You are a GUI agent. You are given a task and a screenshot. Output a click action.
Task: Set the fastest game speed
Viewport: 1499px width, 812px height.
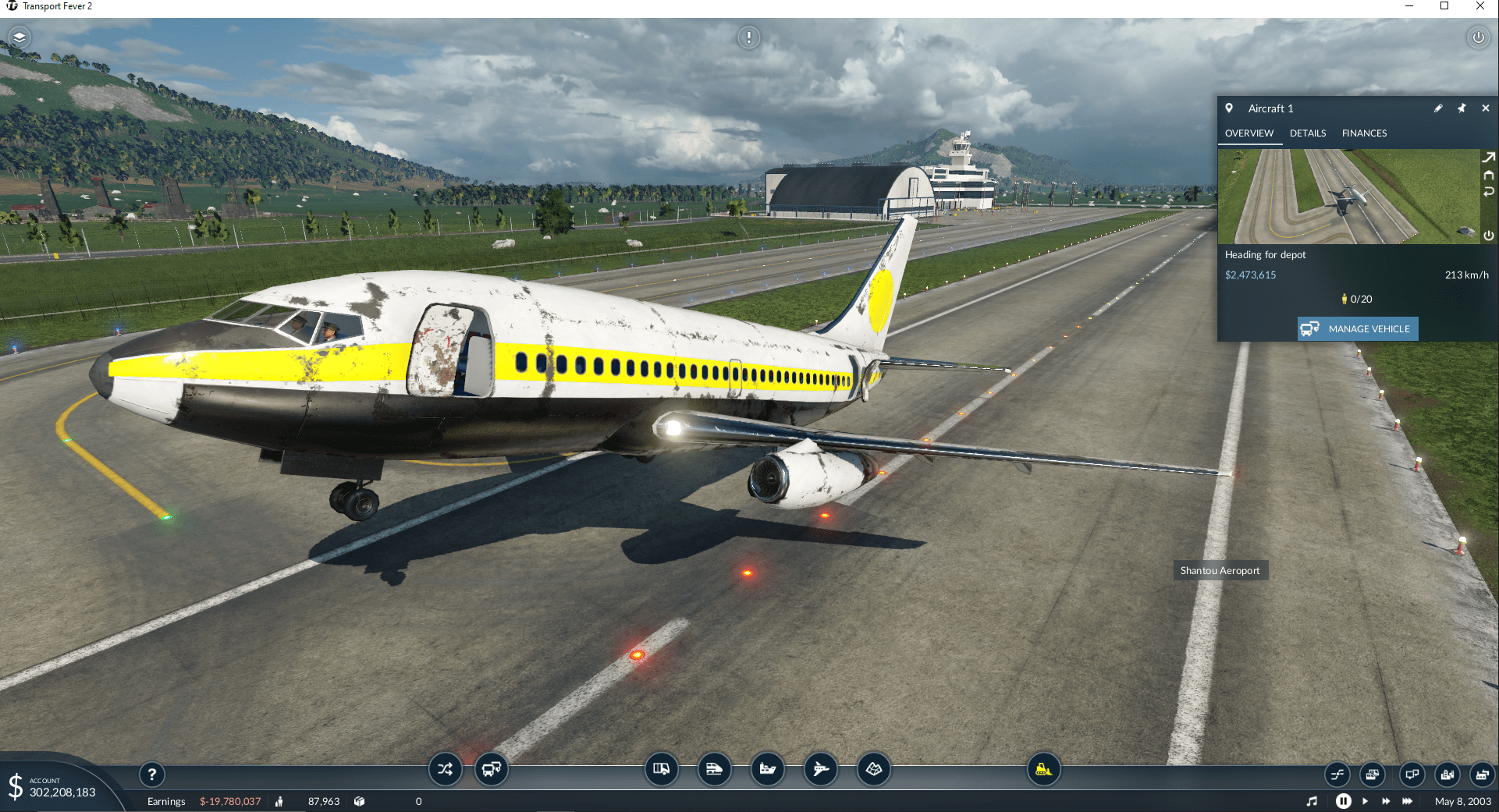click(x=1408, y=801)
